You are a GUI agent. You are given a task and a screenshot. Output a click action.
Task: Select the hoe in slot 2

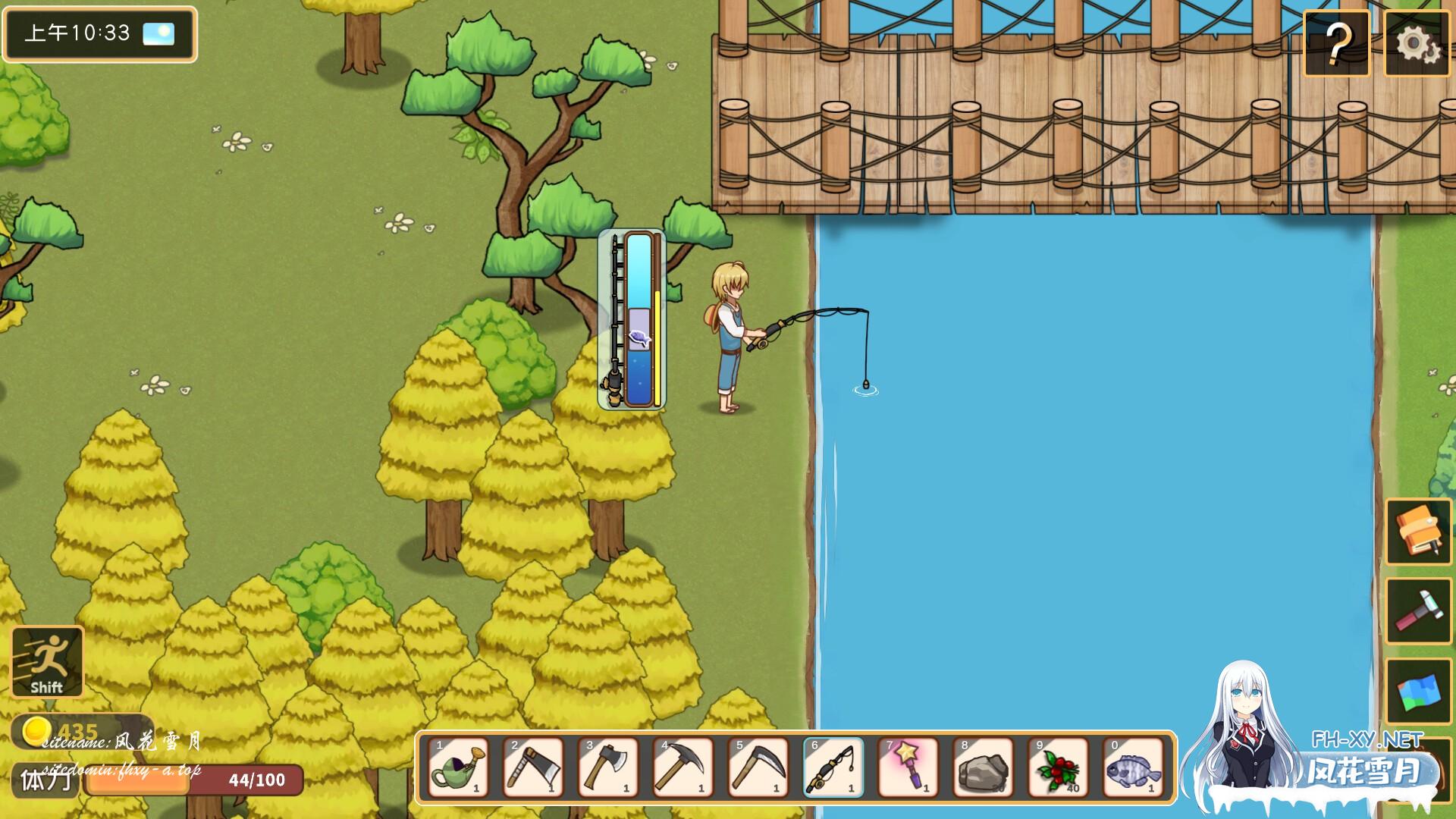point(533,767)
